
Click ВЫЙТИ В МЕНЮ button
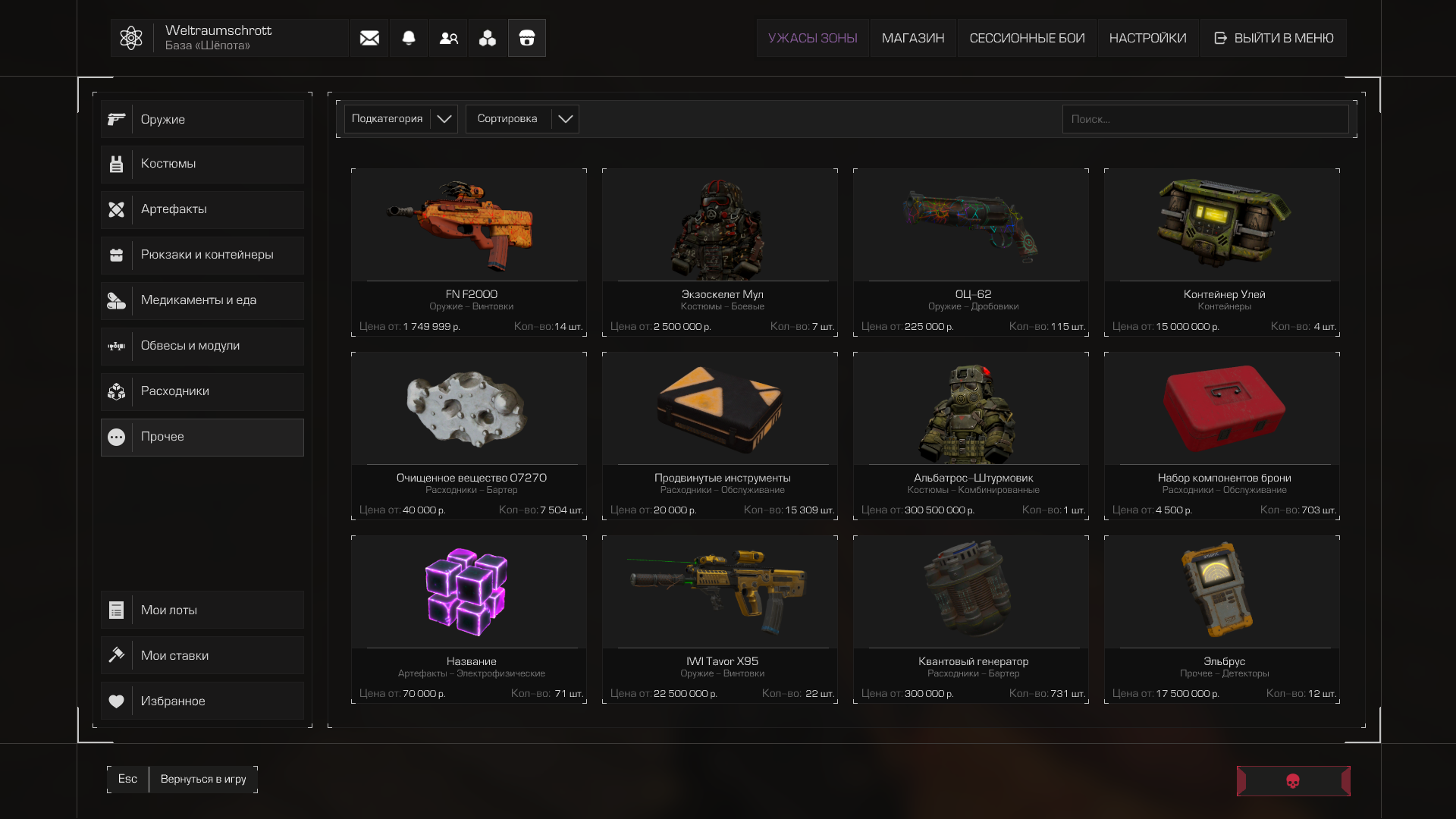(1273, 38)
